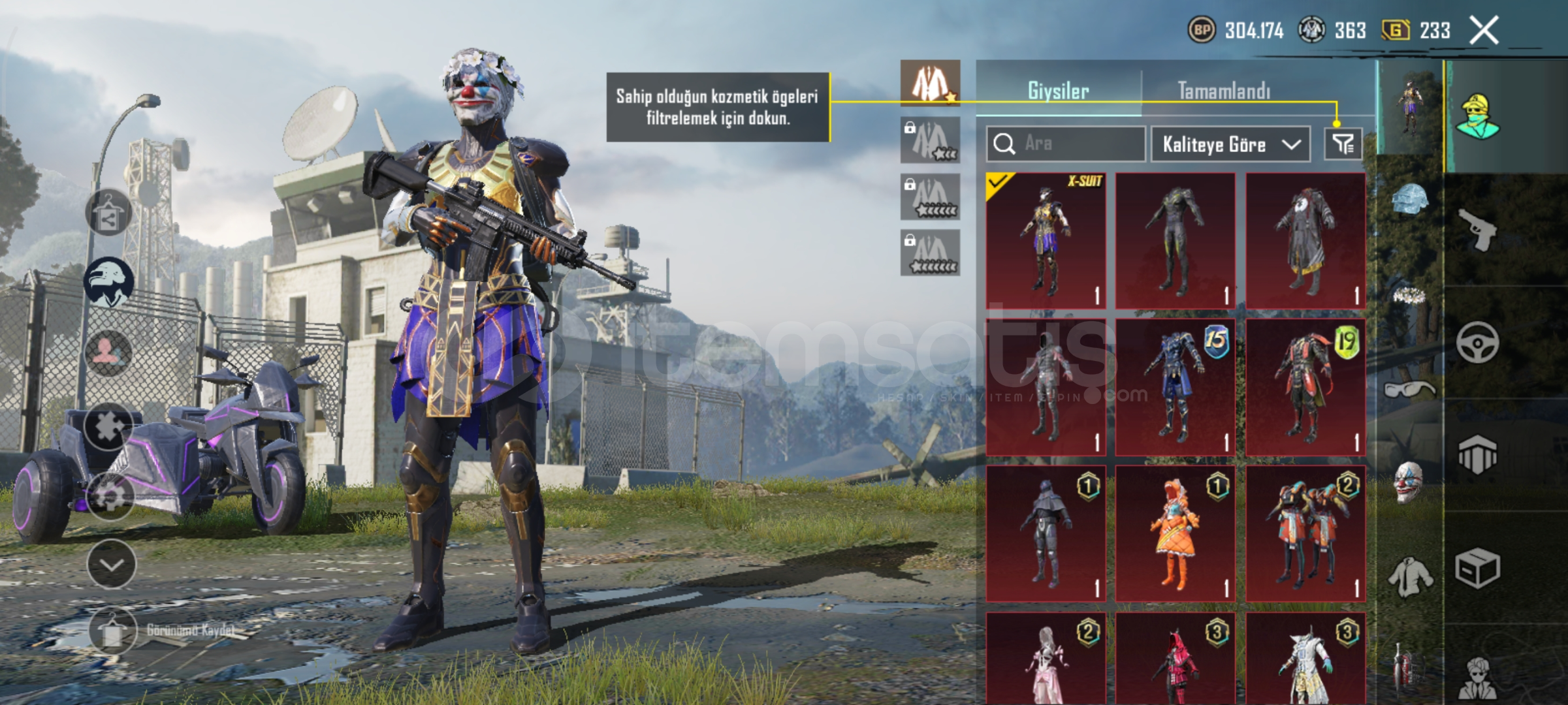
Task: Open the pistol weapons category
Action: pos(1479,229)
